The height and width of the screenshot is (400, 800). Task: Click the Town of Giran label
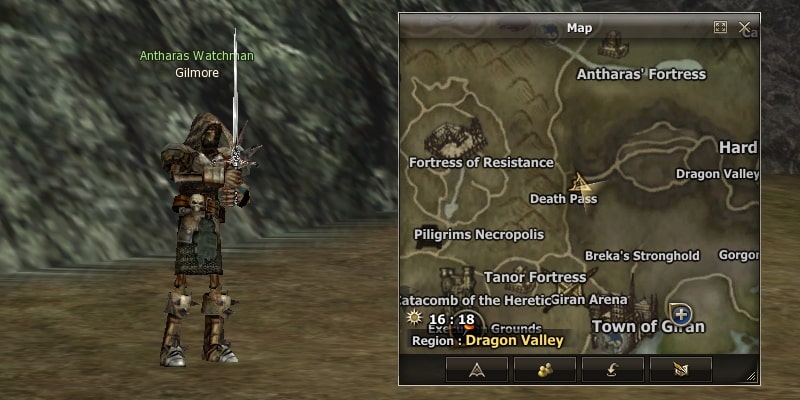(x=648, y=327)
